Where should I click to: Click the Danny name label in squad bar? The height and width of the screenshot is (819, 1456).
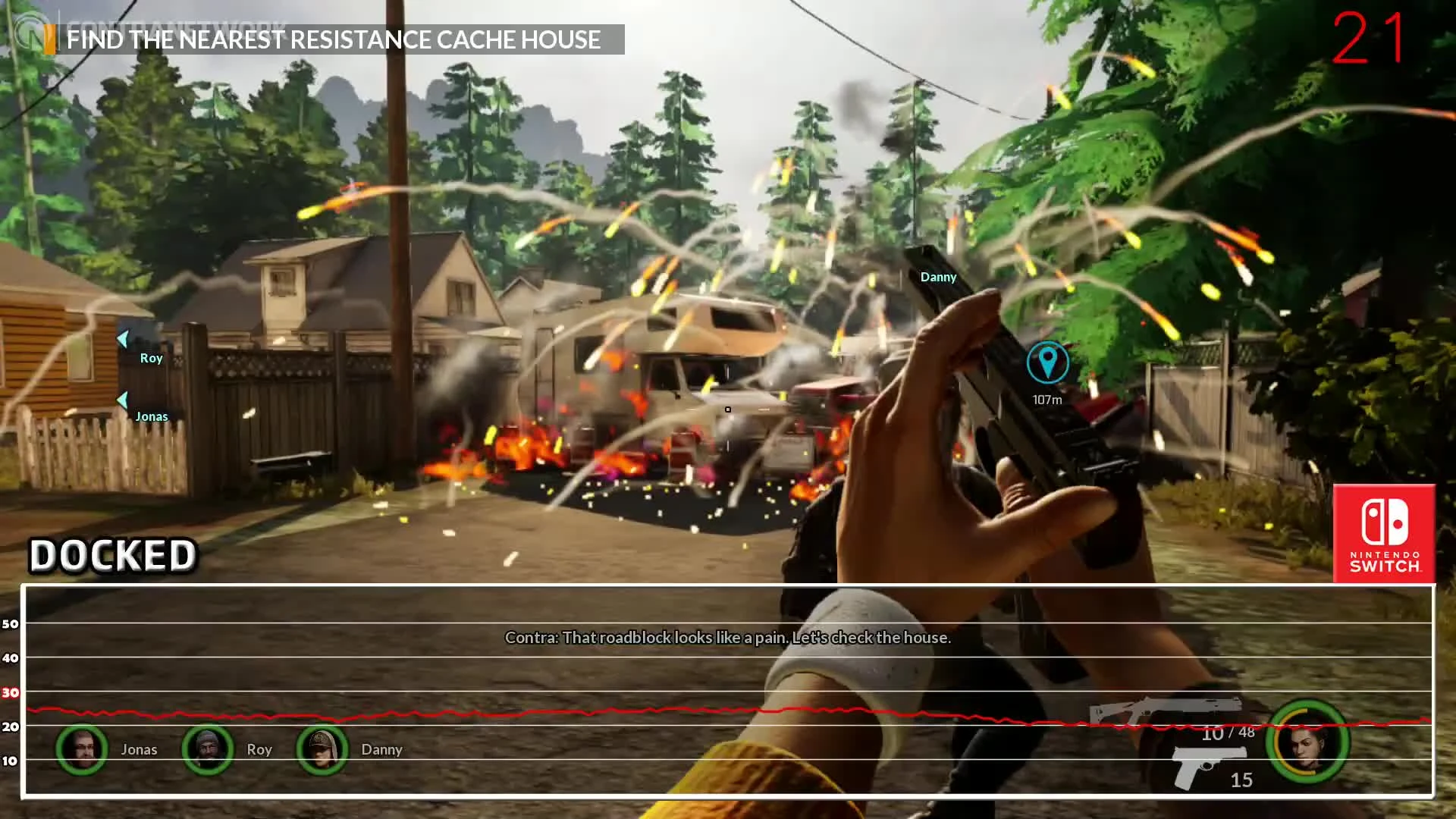click(382, 749)
